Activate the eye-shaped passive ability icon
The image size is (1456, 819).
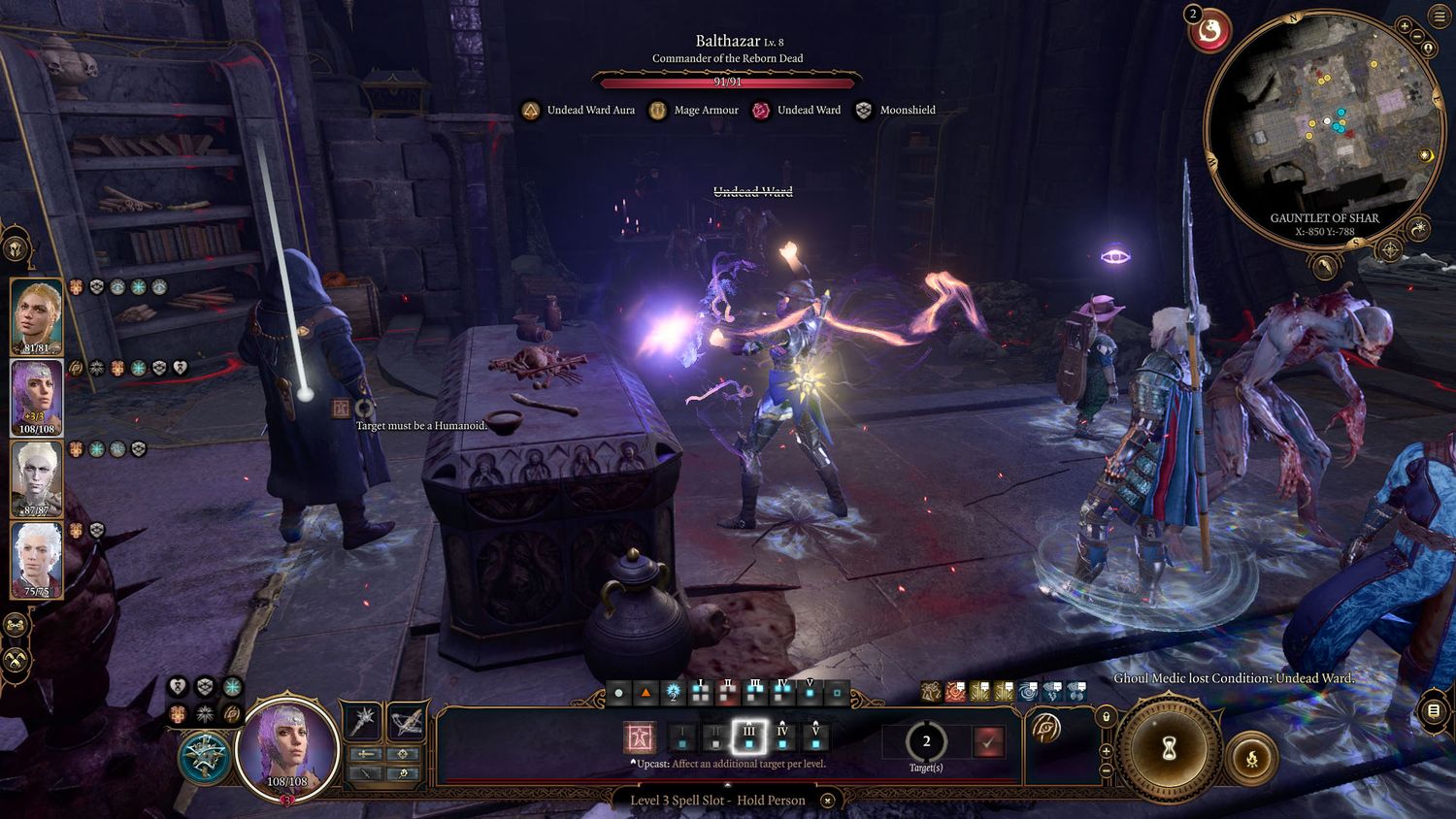pyautogui.click(x=1046, y=729)
